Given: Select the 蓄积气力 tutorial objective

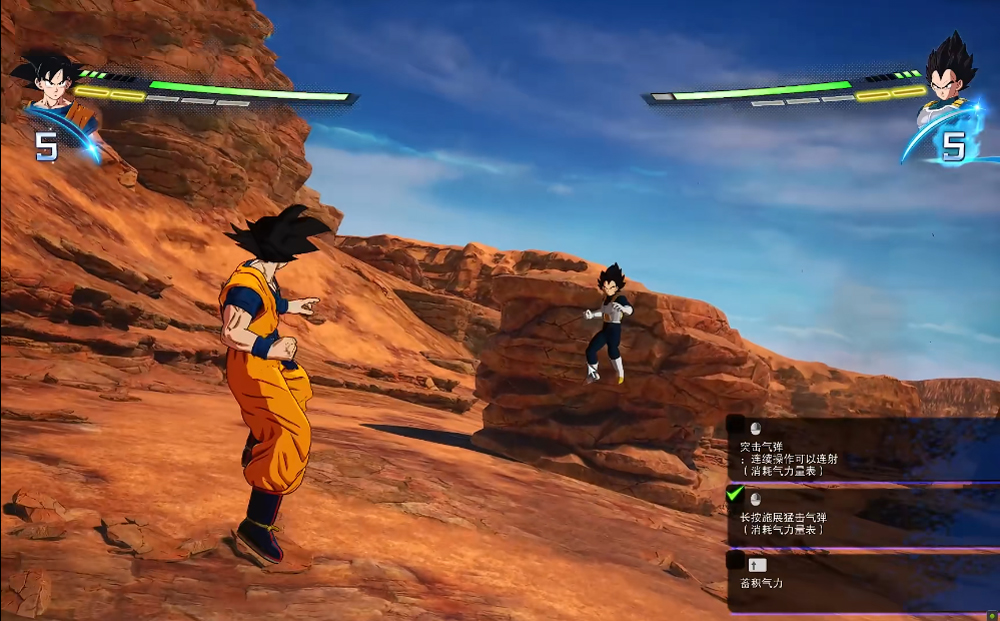Looking at the screenshot, I should [860, 581].
